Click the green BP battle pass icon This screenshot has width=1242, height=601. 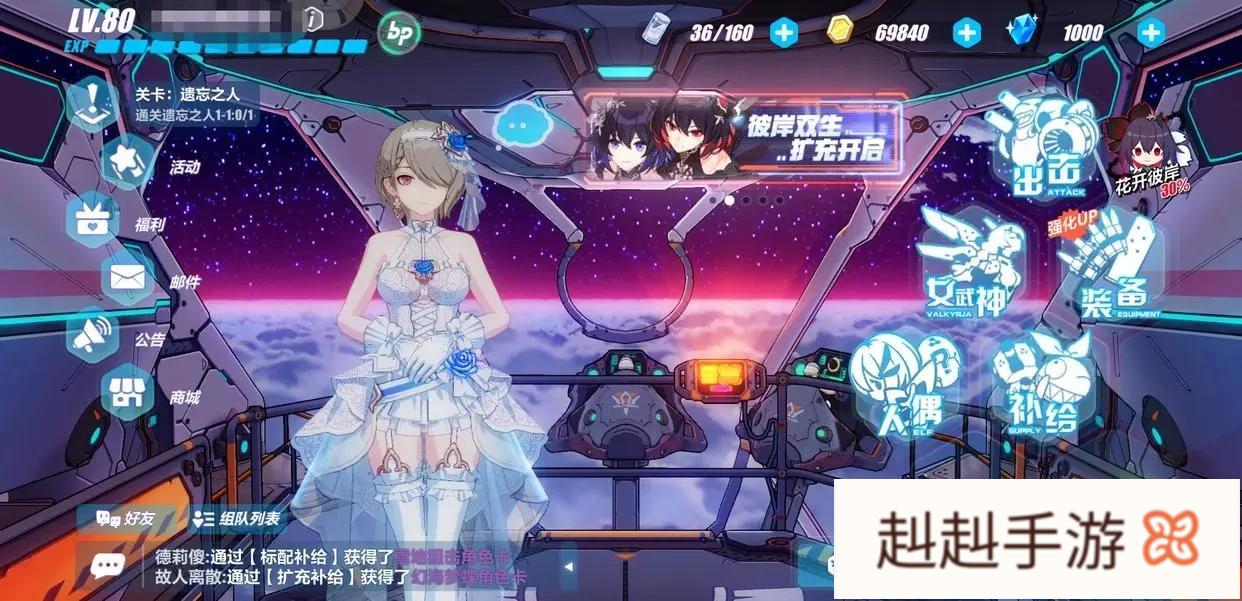pyautogui.click(x=398, y=33)
